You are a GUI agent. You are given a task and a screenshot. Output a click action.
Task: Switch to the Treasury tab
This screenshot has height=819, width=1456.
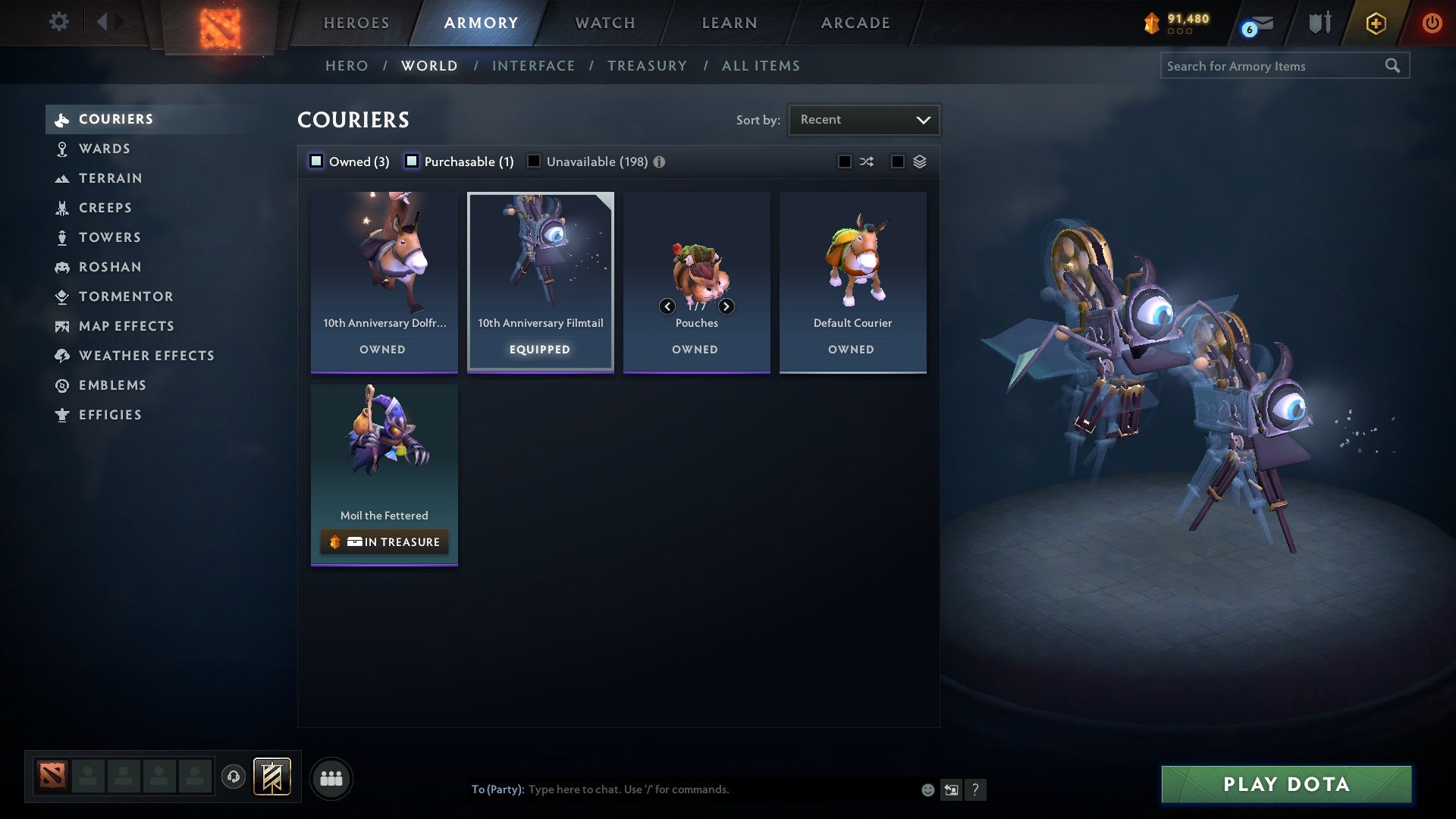point(647,66)
